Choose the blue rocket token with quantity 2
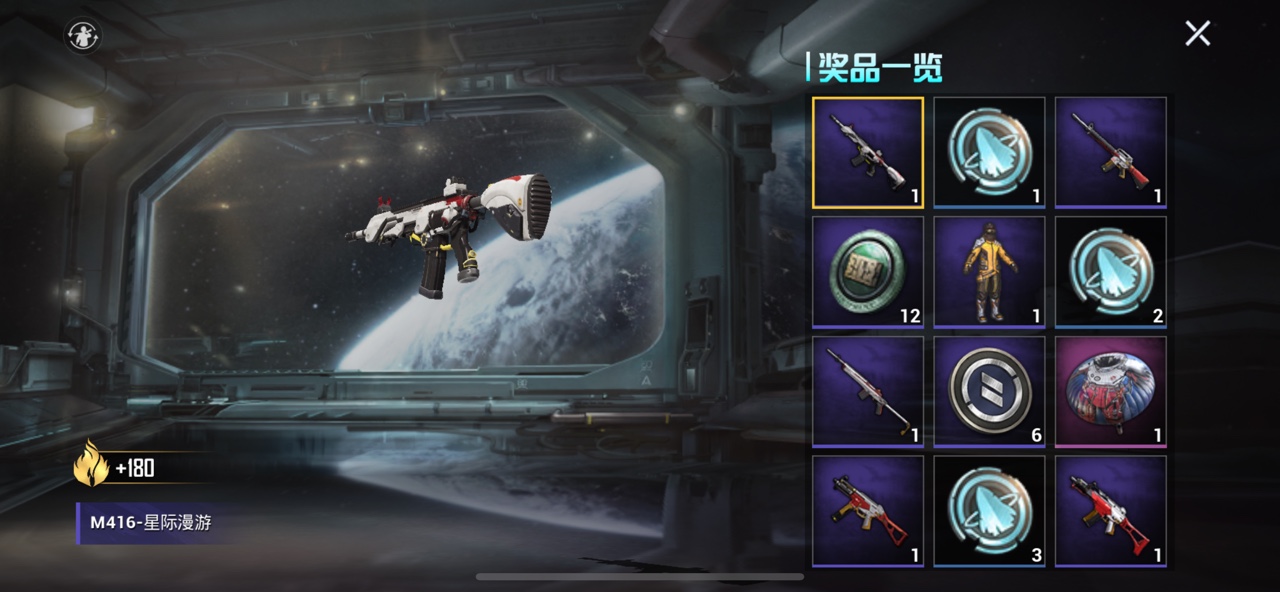Viewport: 1280px width, 592px height. (1110, 272)
